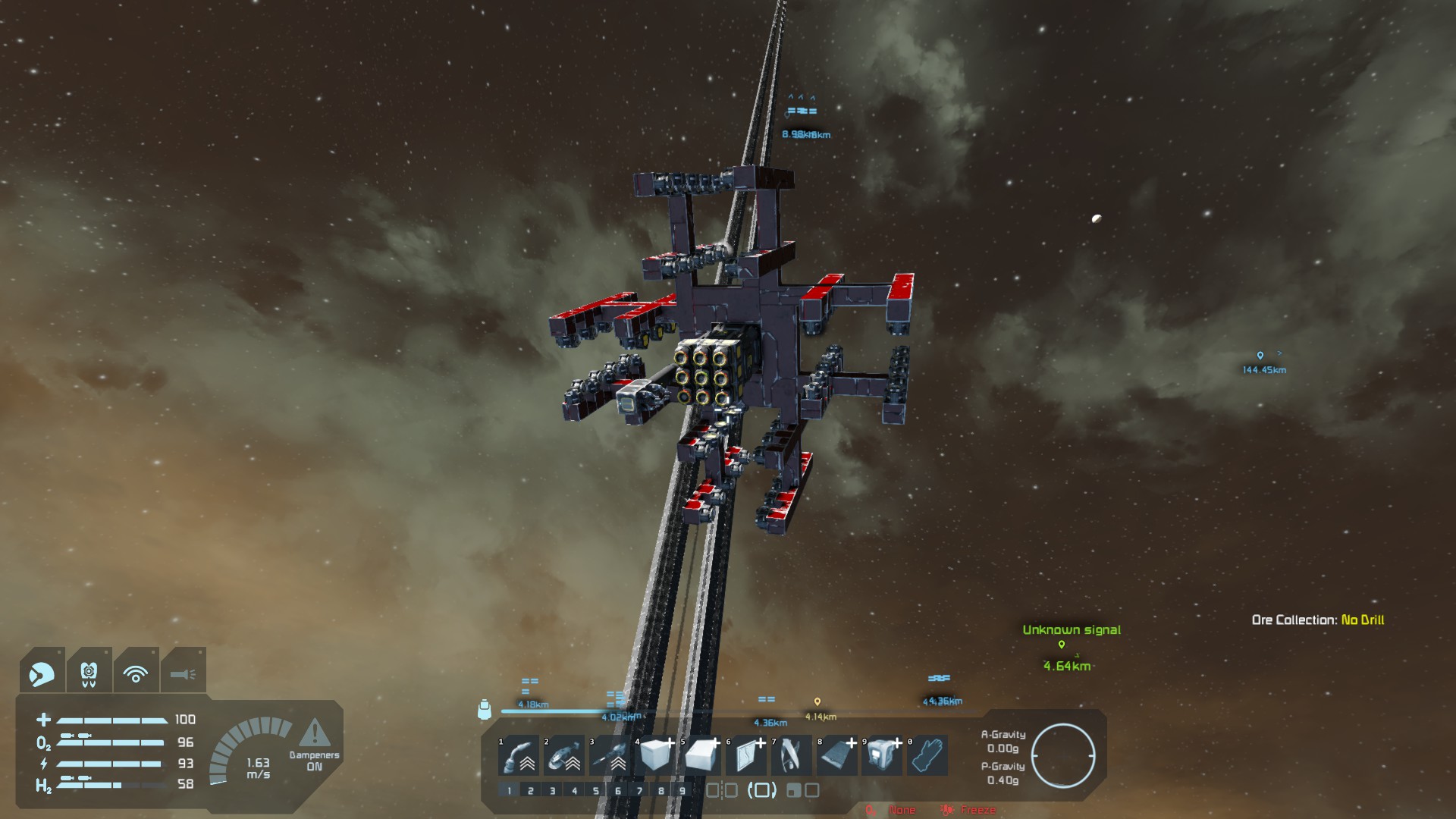Toggle the flashlight icon

pos(183,673)
